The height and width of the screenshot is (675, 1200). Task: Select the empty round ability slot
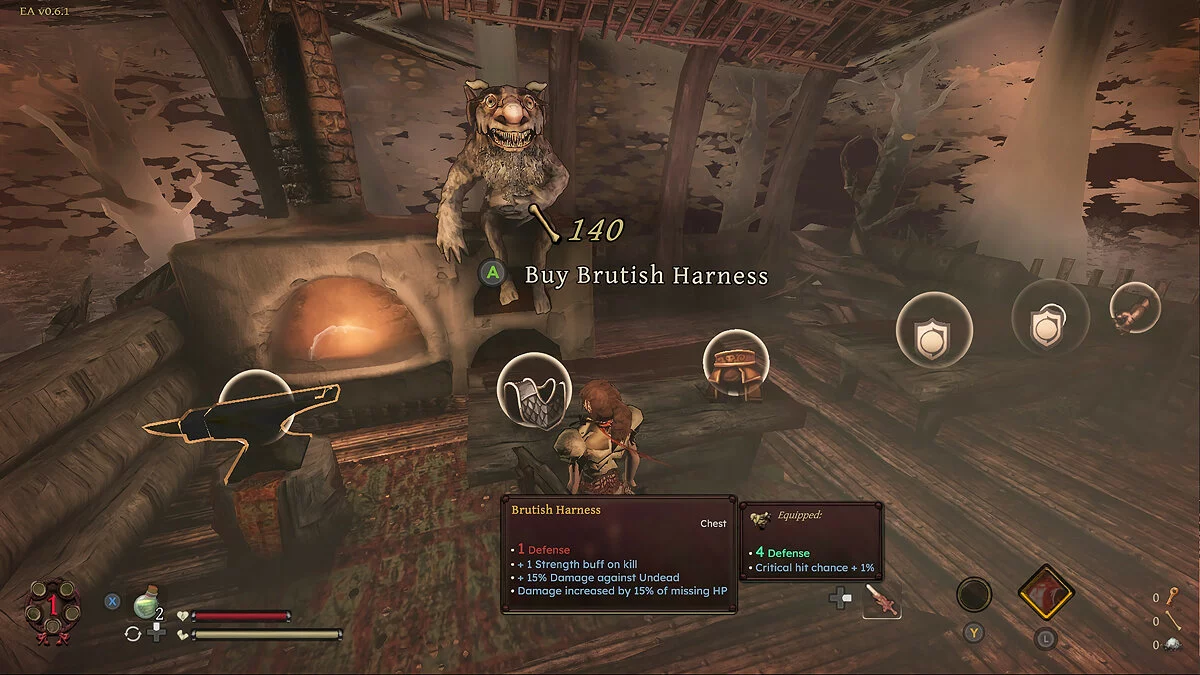coord(974,595)
